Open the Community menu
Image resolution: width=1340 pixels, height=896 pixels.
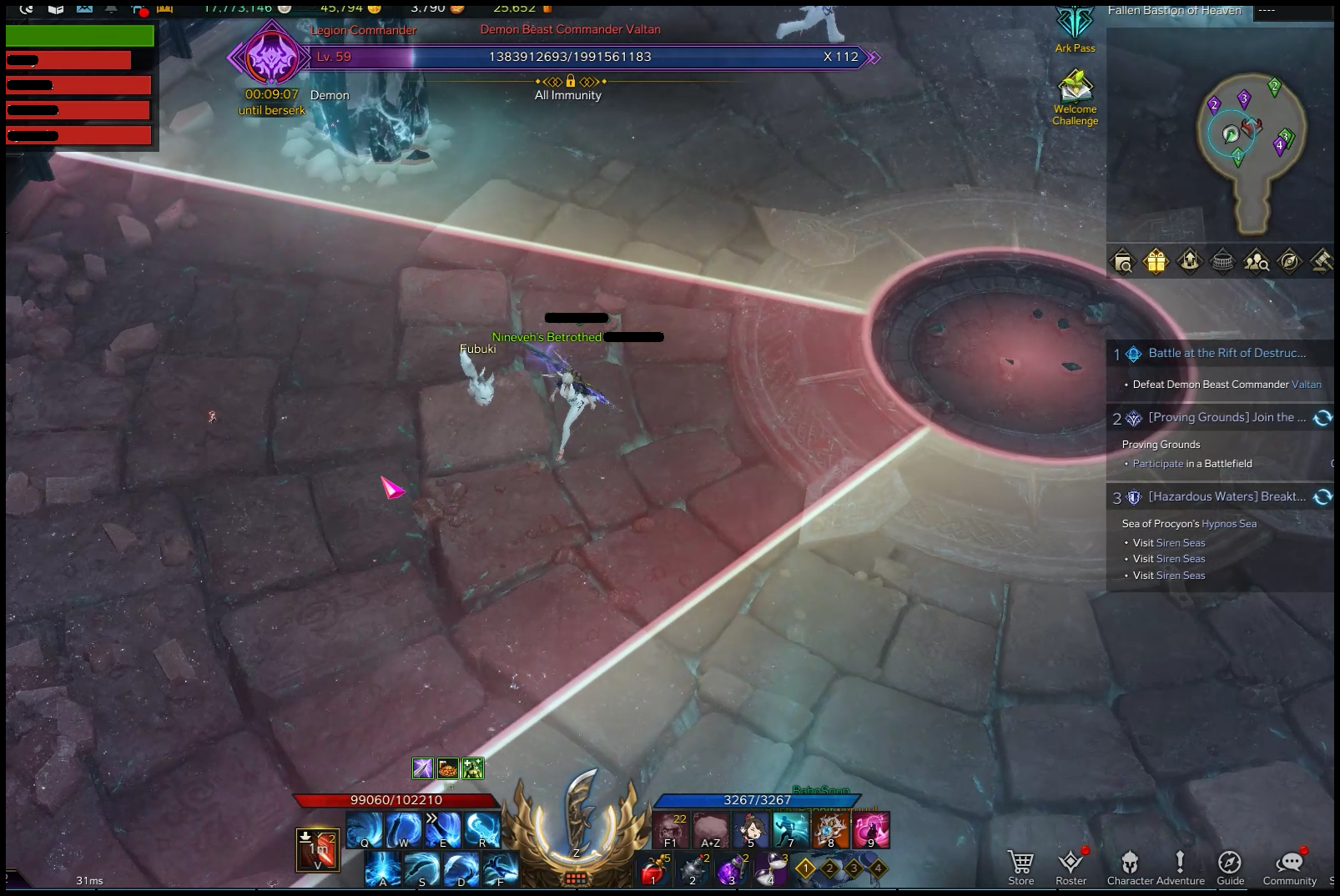[x=1289, y=866]
